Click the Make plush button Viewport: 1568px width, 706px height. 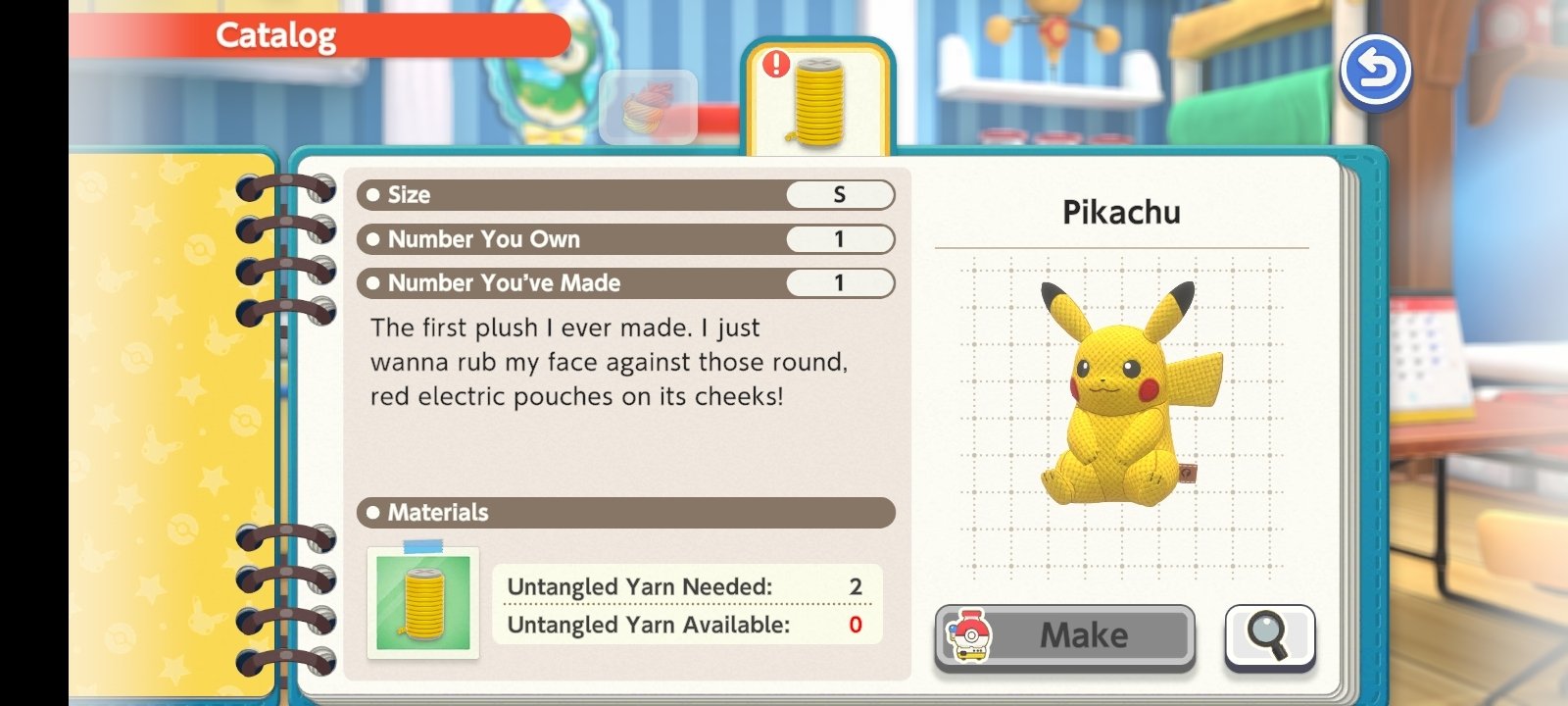(1065, 636)
